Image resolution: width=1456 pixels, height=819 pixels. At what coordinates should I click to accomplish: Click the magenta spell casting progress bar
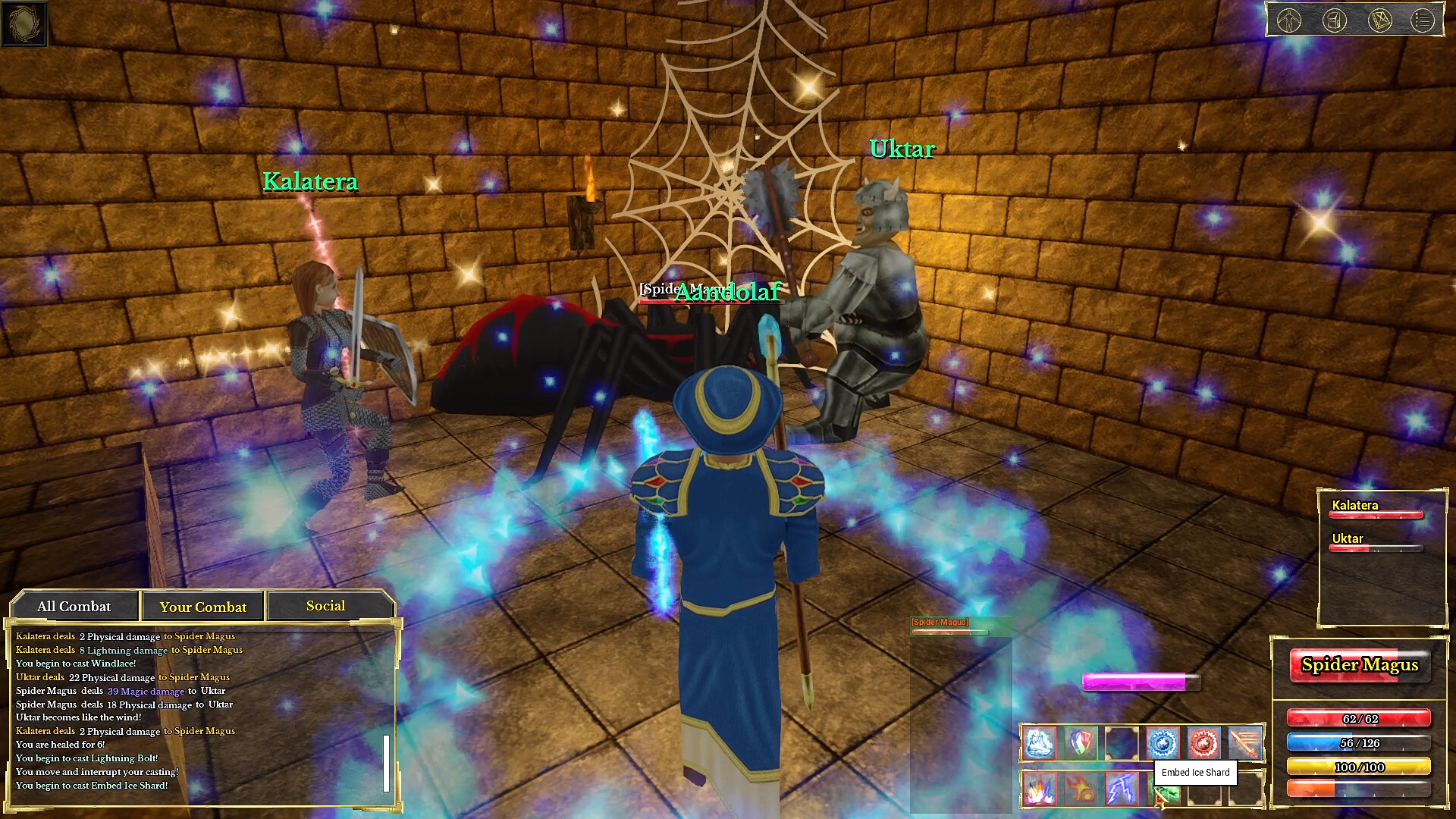[1140, 682]
